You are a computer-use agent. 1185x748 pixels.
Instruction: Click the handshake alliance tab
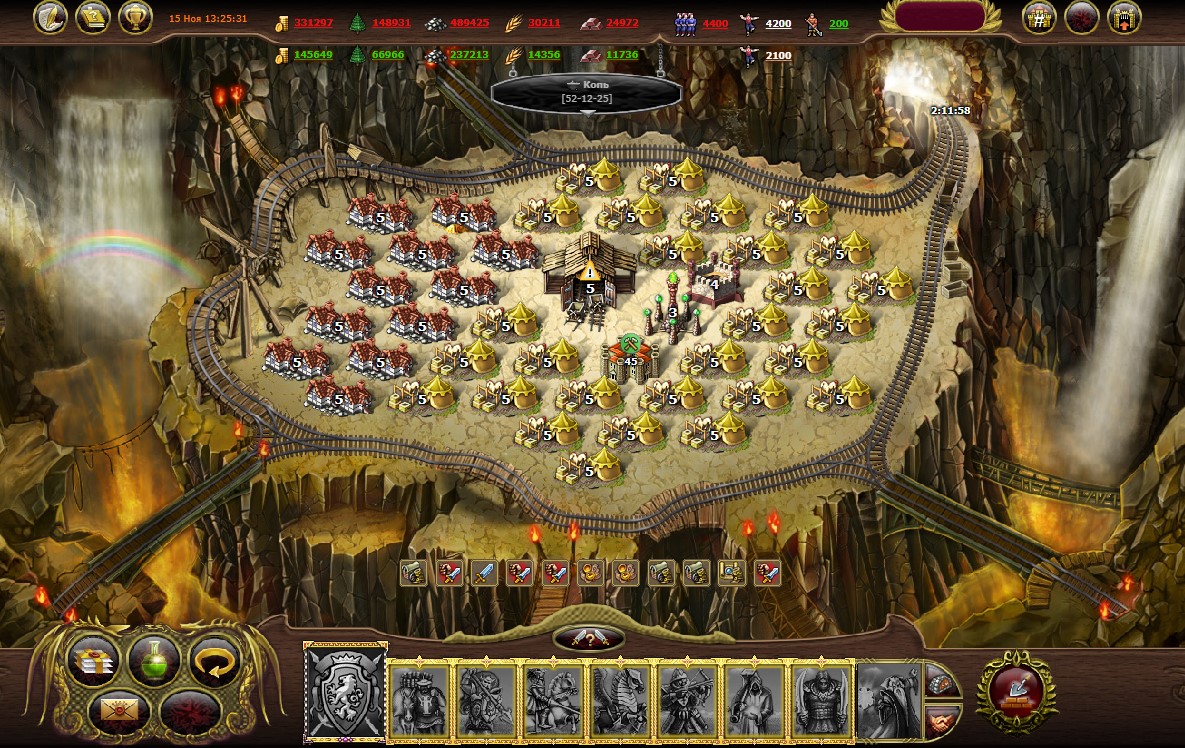point(940,719)
